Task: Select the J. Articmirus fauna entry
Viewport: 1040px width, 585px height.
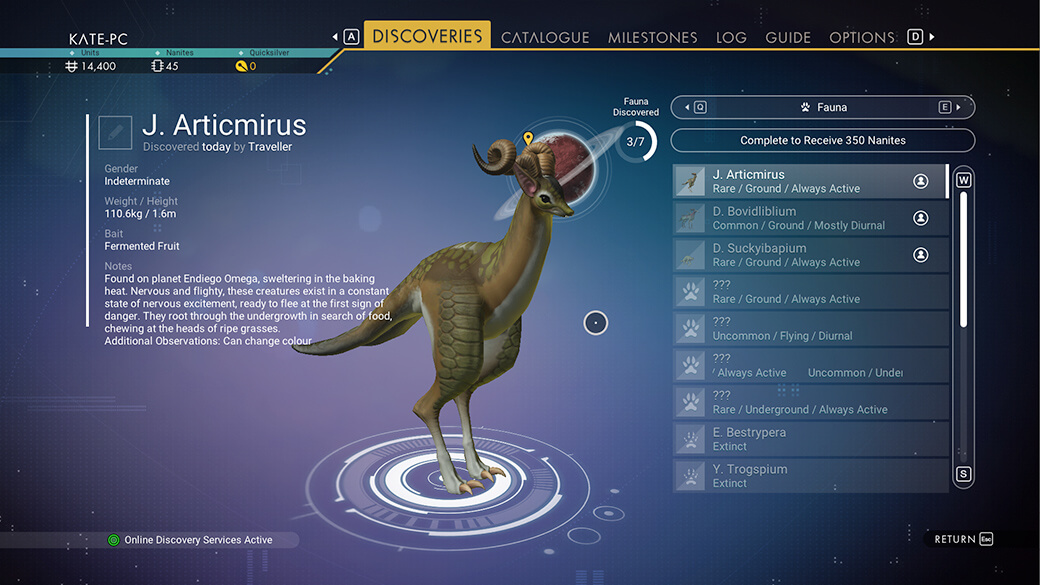Action: [x=810, y=181]
